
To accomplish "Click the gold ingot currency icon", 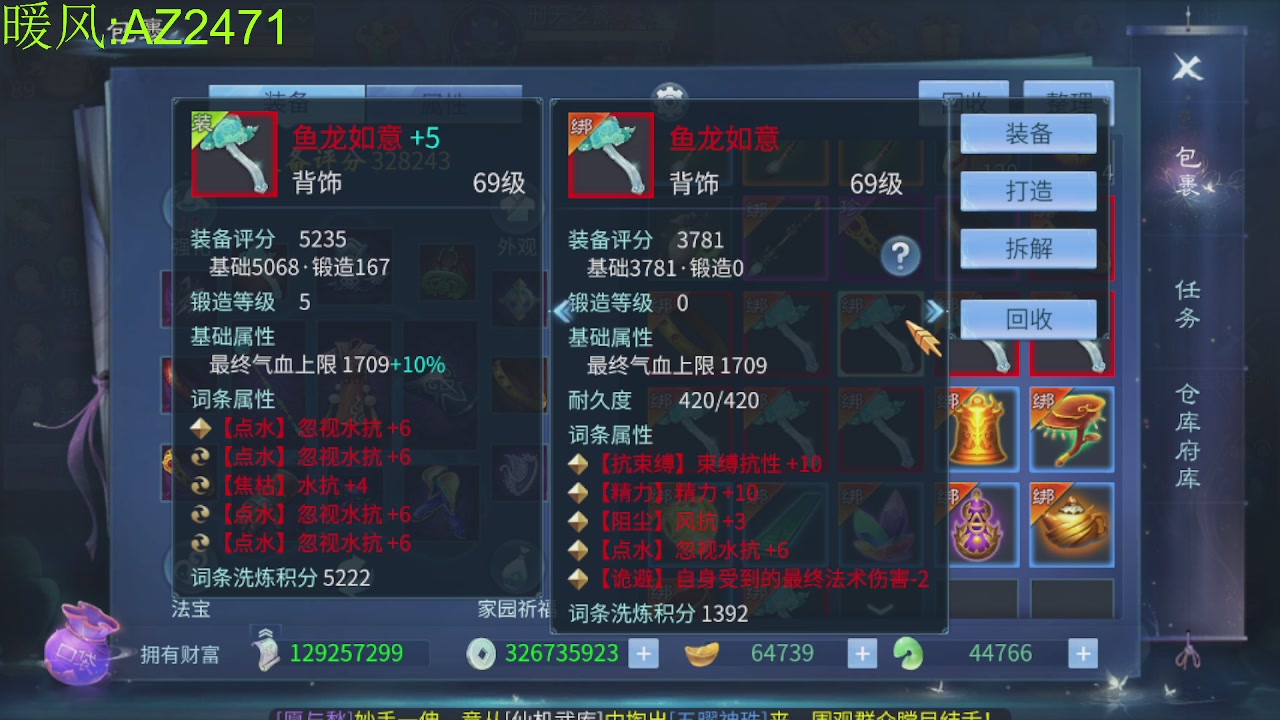I will click(x=703, y=653).
